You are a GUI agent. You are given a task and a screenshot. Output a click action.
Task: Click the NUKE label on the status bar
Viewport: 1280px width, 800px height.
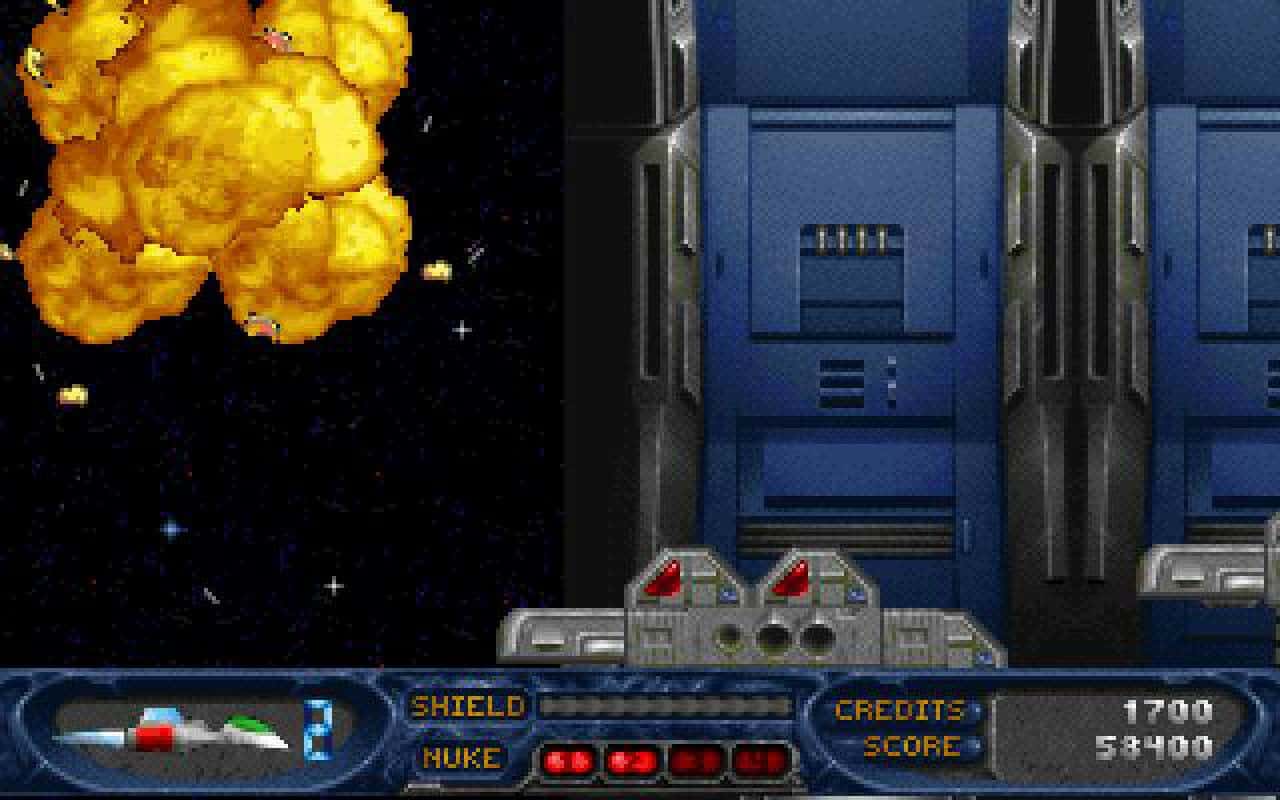point(461,757)
